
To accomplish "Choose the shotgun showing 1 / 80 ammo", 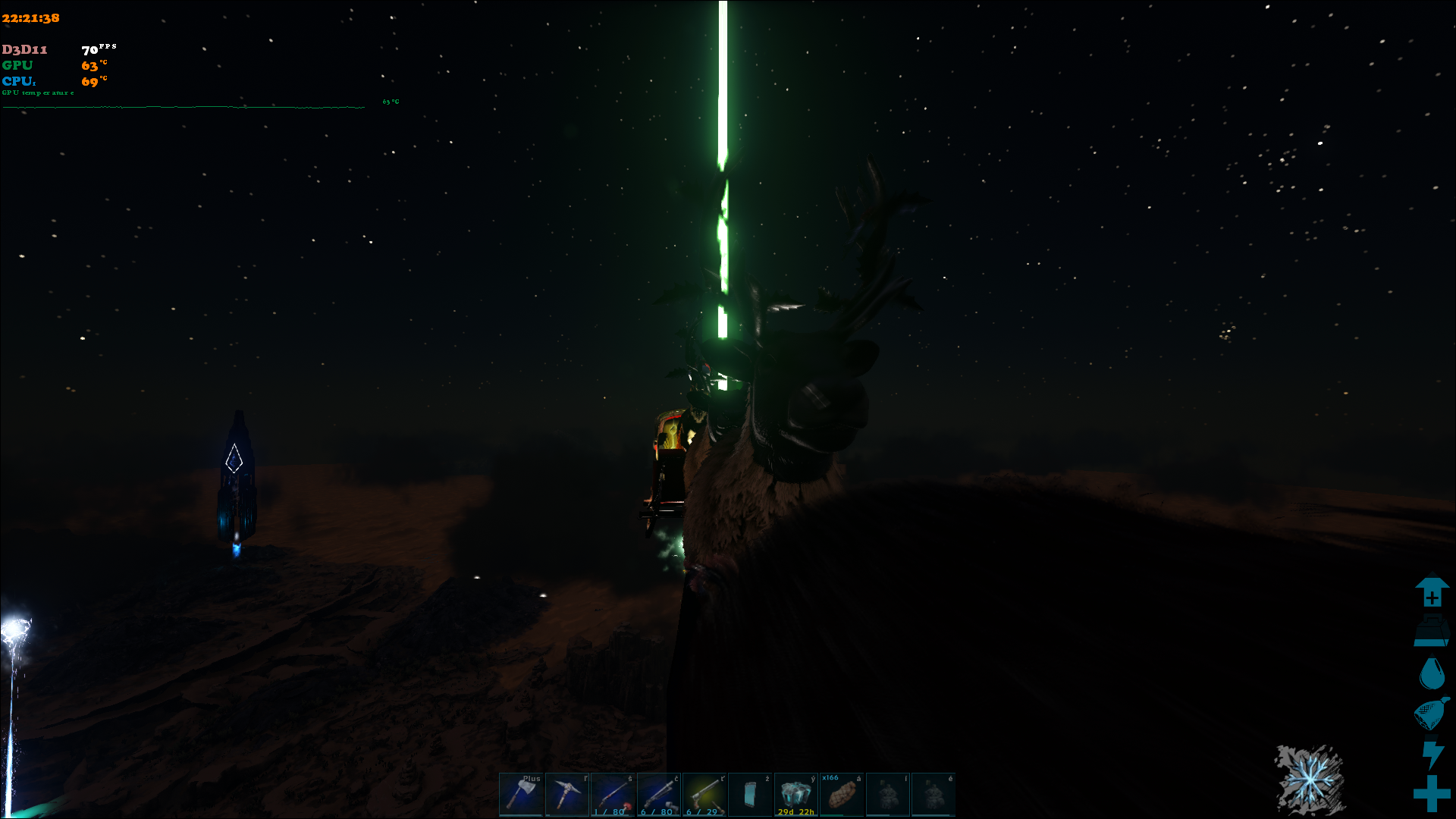I will pyautogui.click(x=613, y=794).
